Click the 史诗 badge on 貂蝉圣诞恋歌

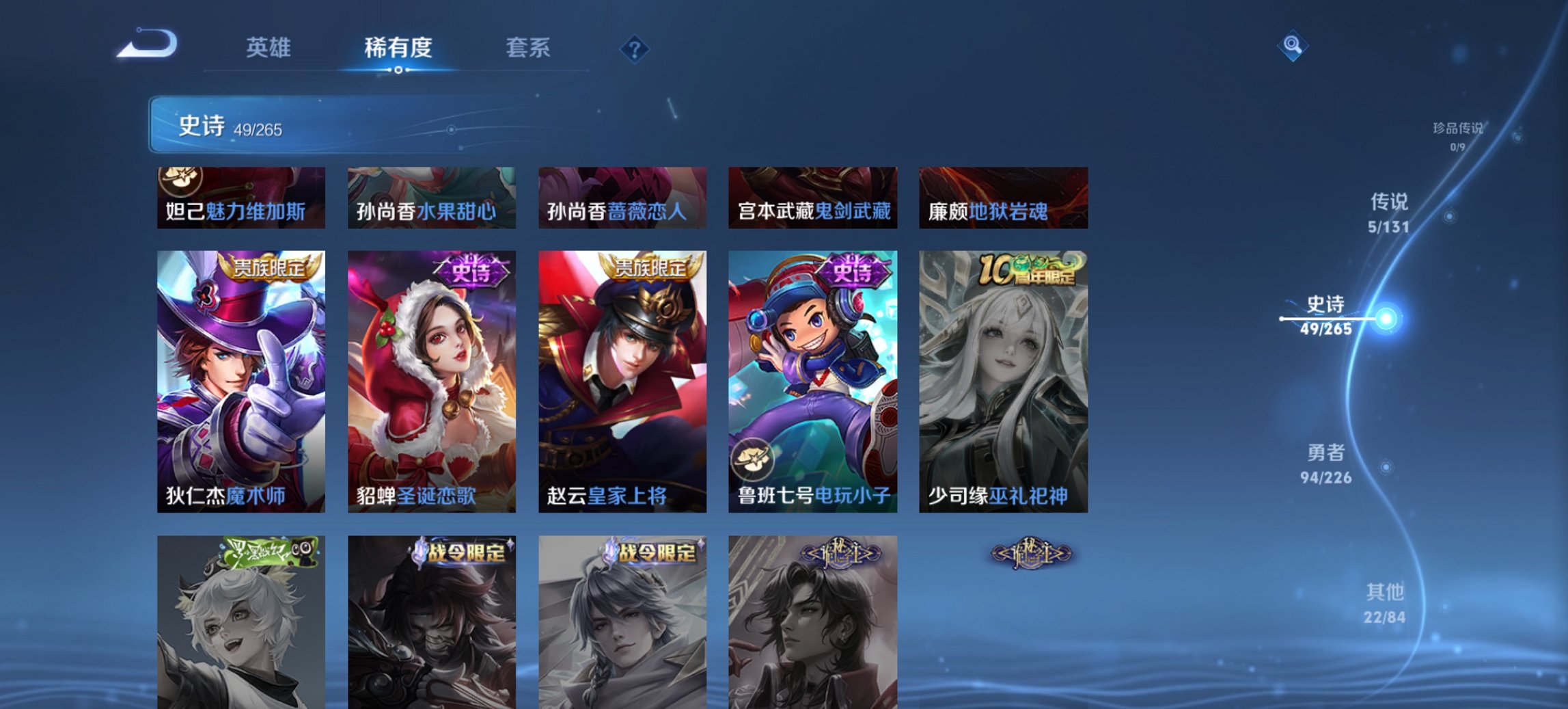tap(471, 273)
